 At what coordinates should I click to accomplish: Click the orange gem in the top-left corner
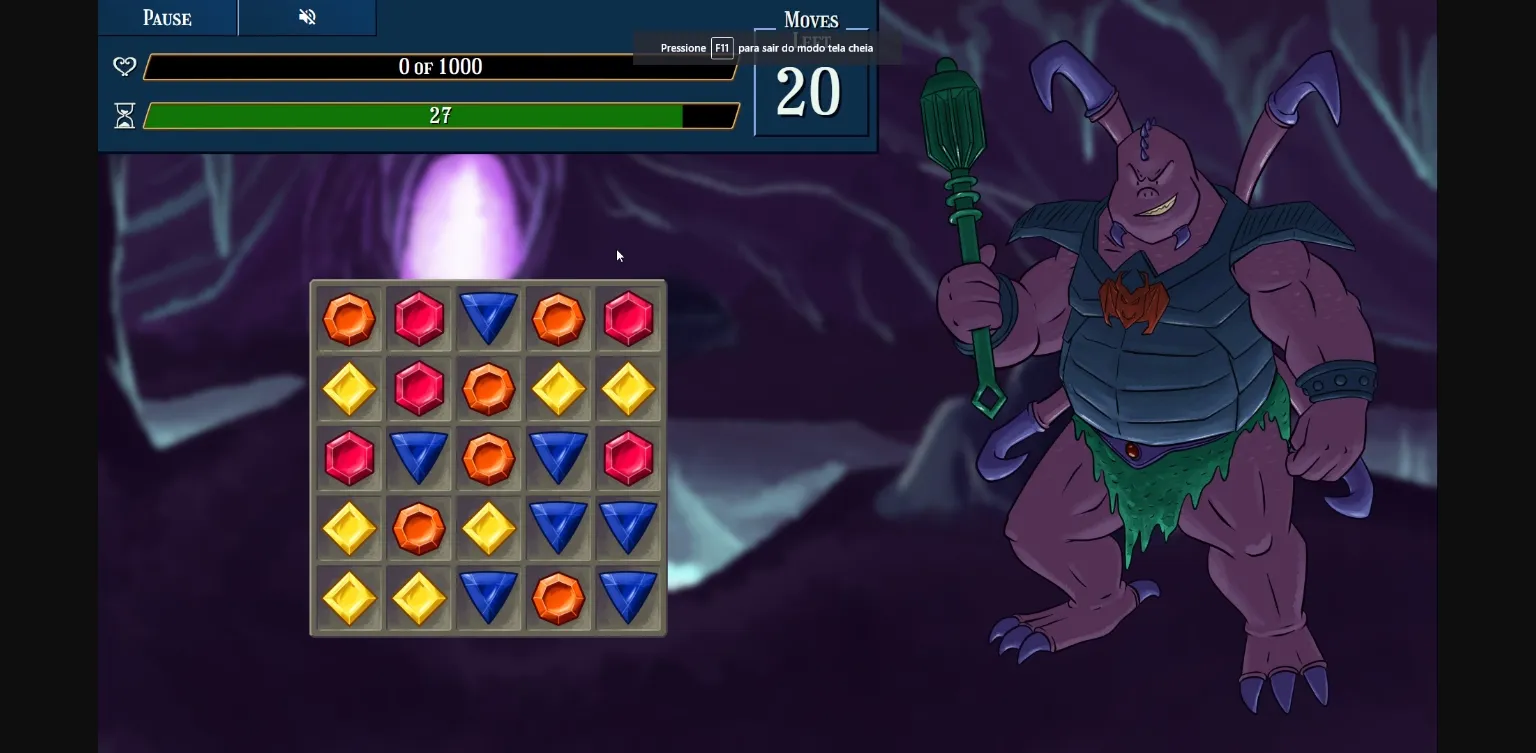pos(349,319)
